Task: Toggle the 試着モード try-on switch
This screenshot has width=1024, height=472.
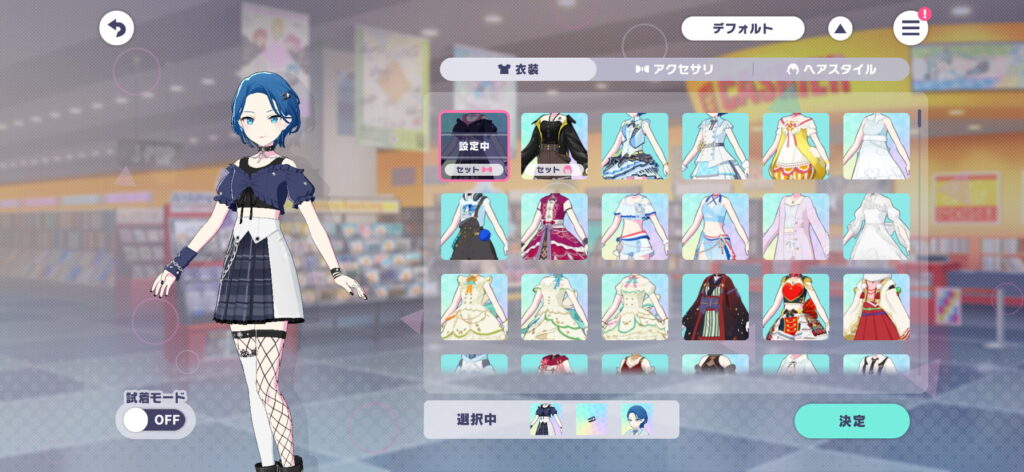Action: click(154, 420)
